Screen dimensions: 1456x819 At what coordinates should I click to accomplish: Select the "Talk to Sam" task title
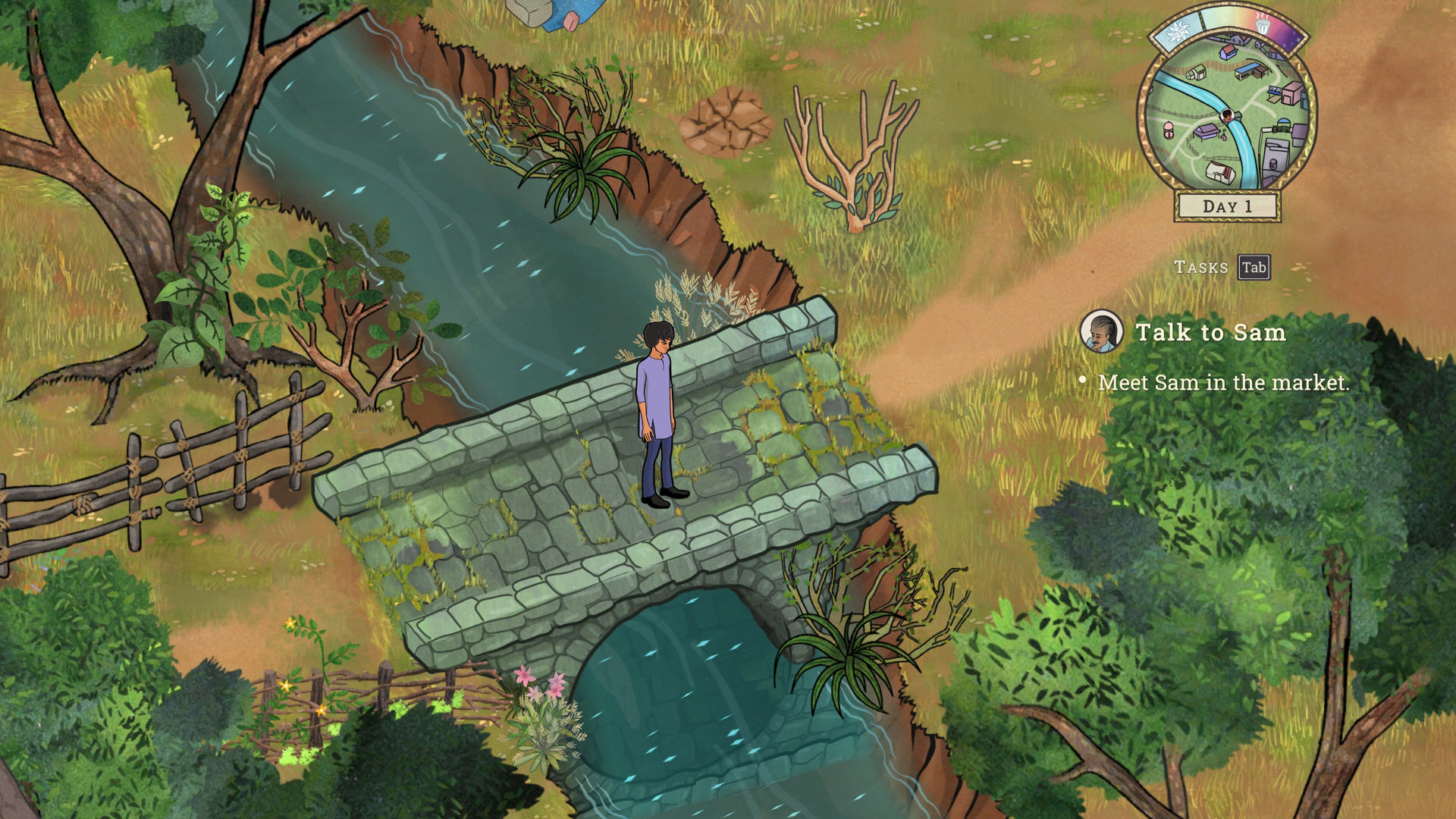1210,332
